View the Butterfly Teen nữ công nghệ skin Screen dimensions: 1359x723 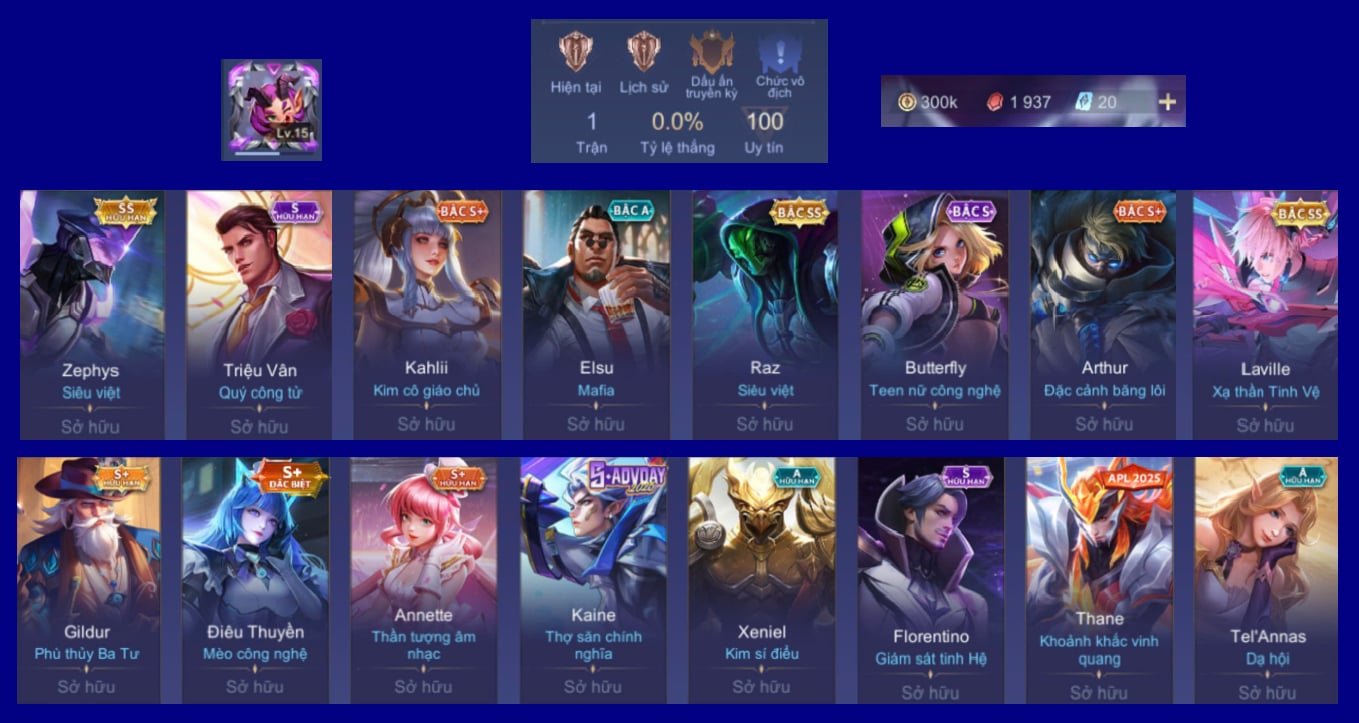click(x=935, y=314)
